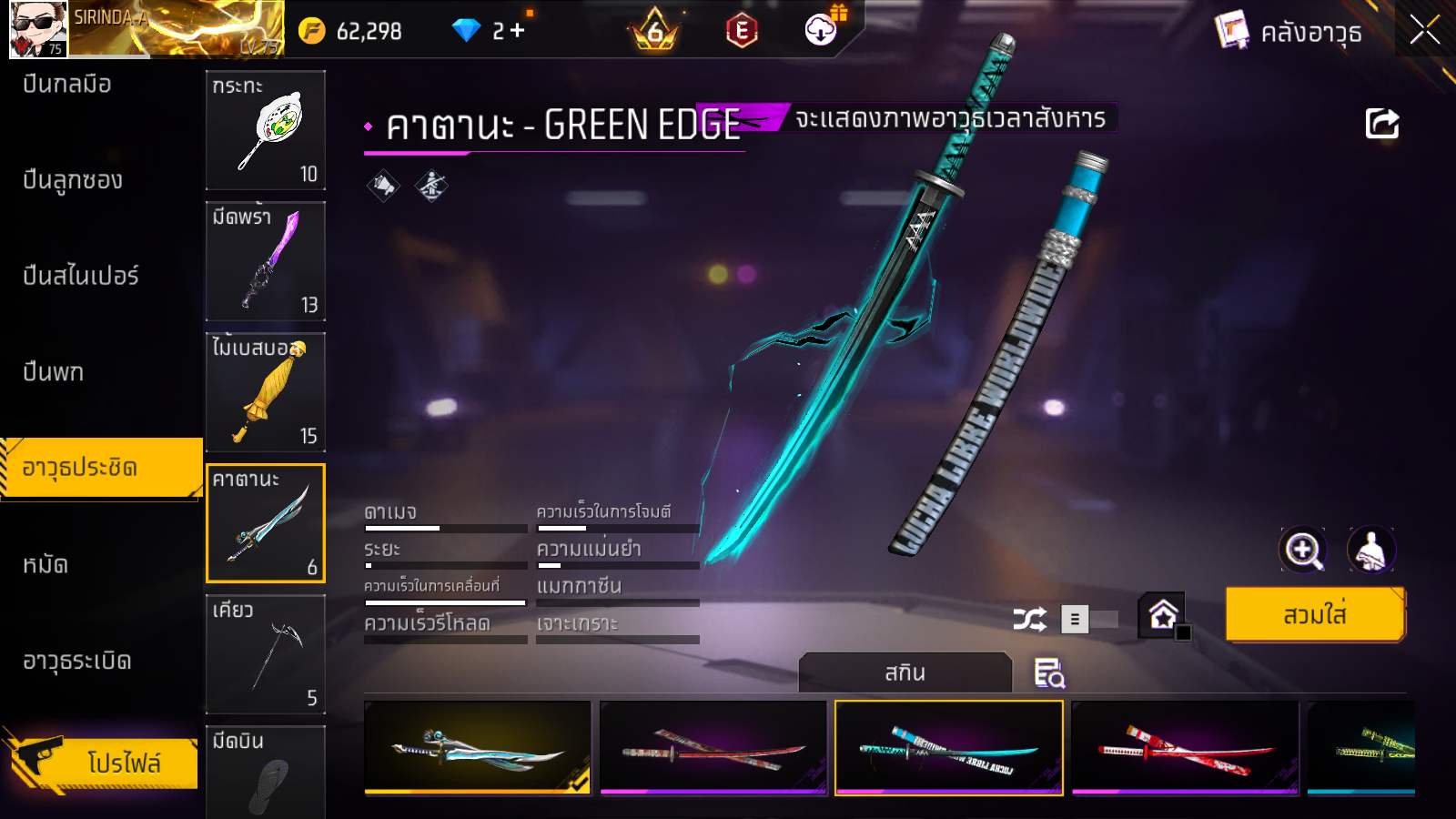Image resolution: width=1456 pixels, height=819 pixels.
Task: Select the กระทะ frying pan weapon
Action: click(x=265, y=130)
